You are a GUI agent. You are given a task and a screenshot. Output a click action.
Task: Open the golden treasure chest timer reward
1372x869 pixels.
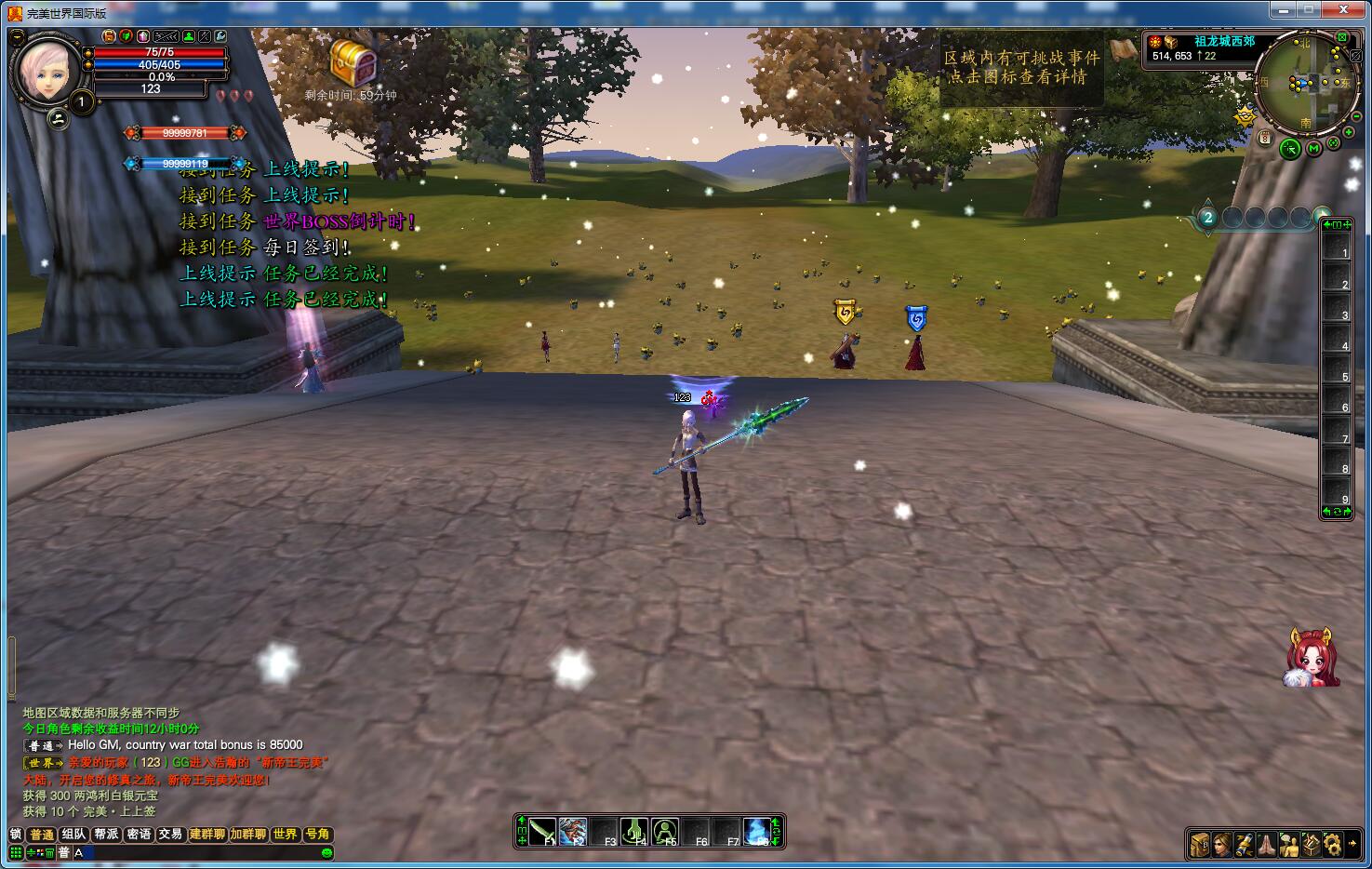pos(353,63)
